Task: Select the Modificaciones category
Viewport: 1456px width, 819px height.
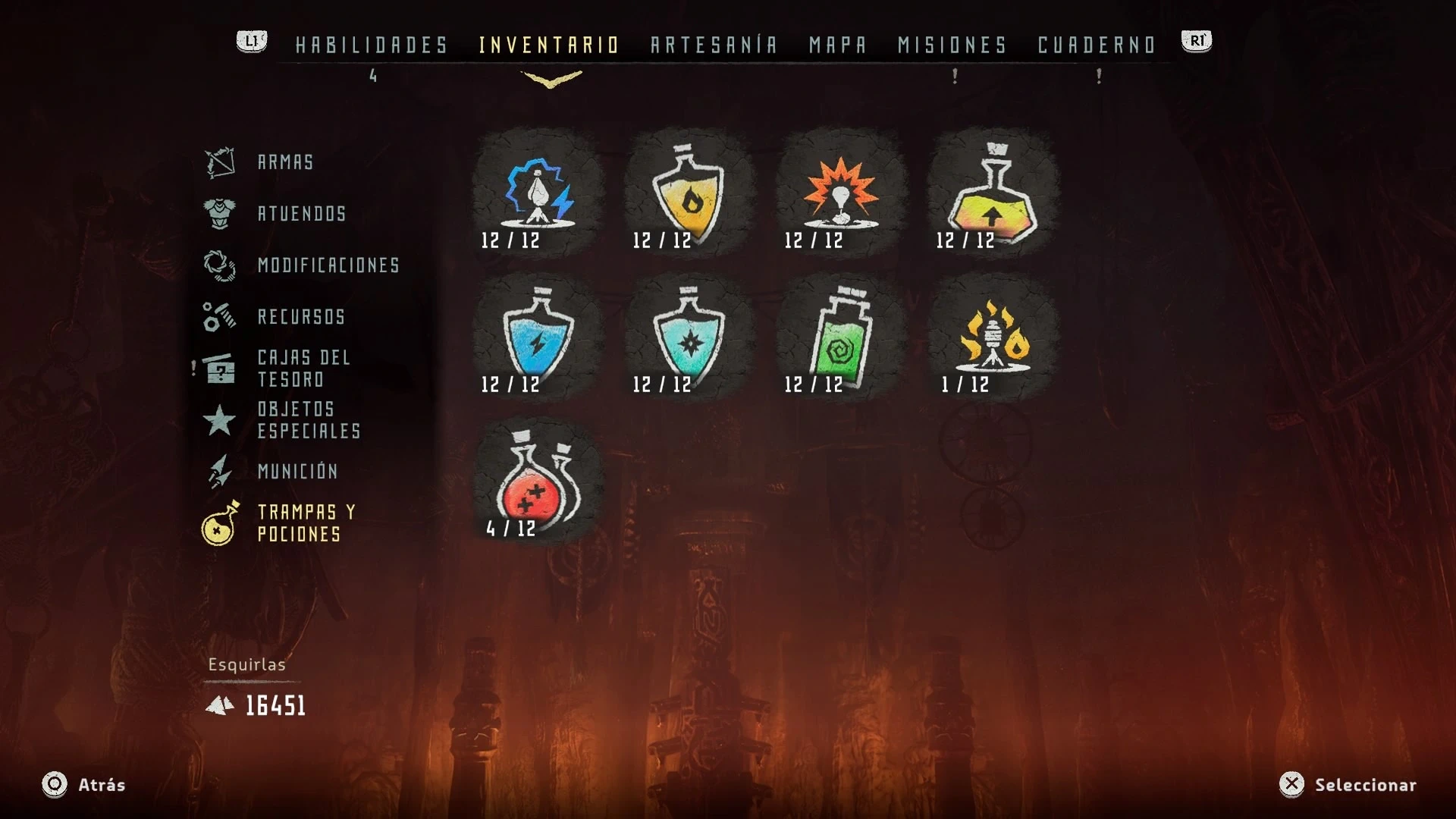Action: click(x=328, y=265)
